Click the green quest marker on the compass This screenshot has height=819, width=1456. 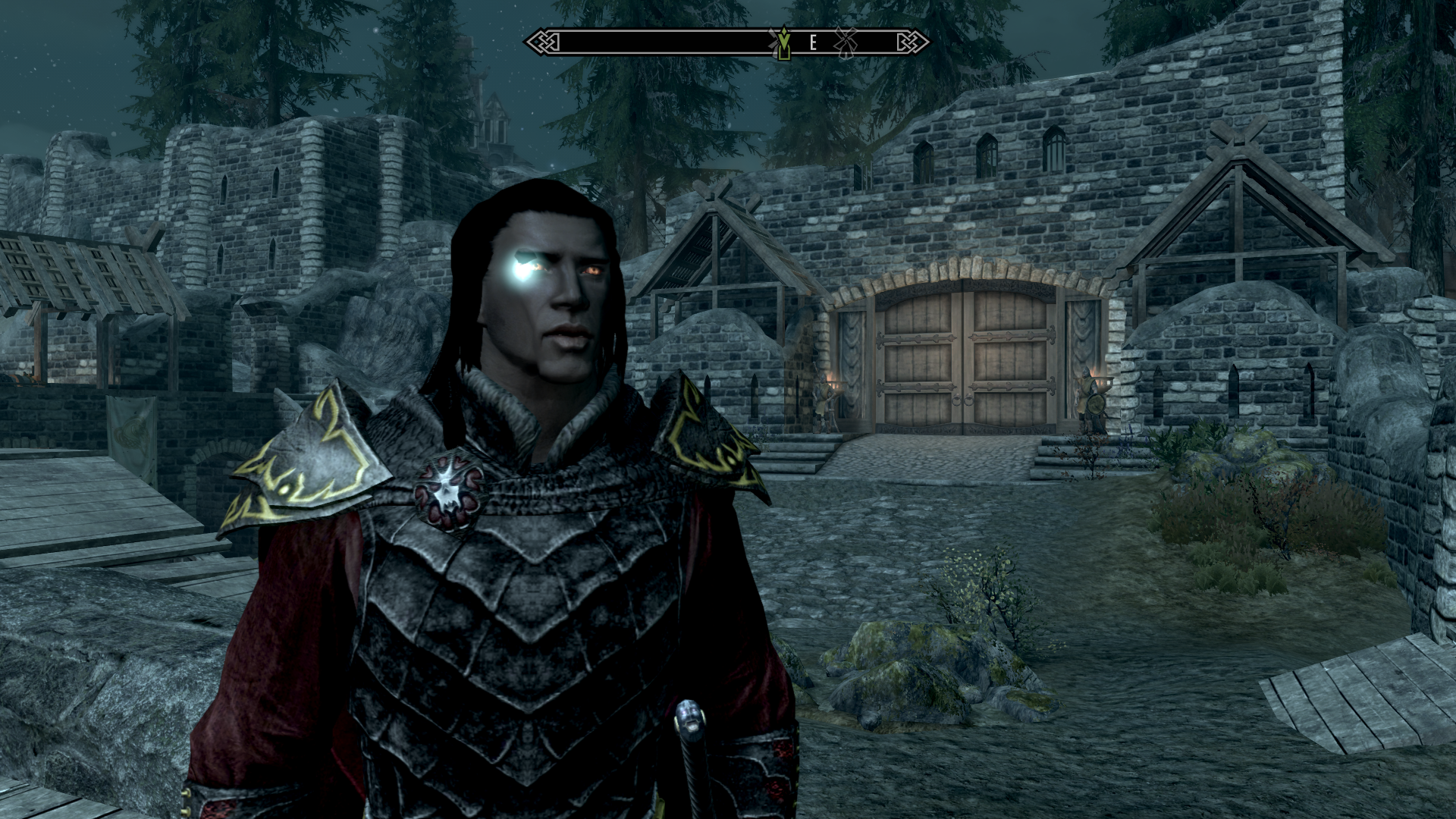click(x=782, y=43)
